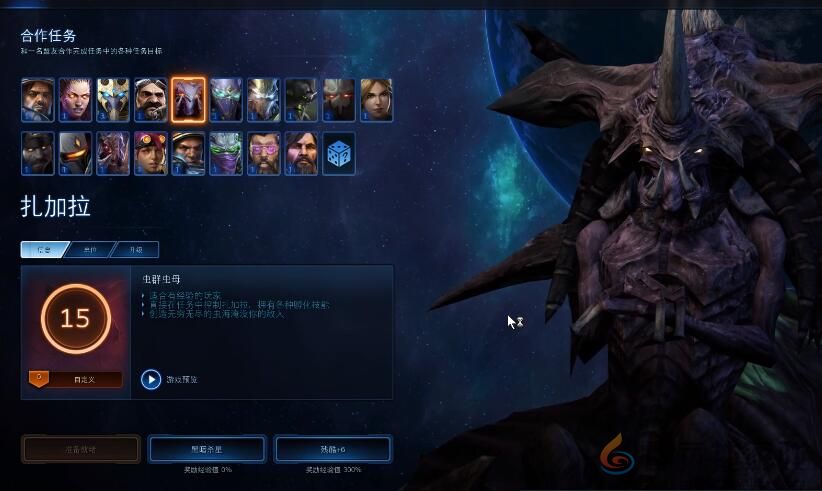Select the Raynor commander portrait
This screenshot has height=491, width=822.
(38, 100)
